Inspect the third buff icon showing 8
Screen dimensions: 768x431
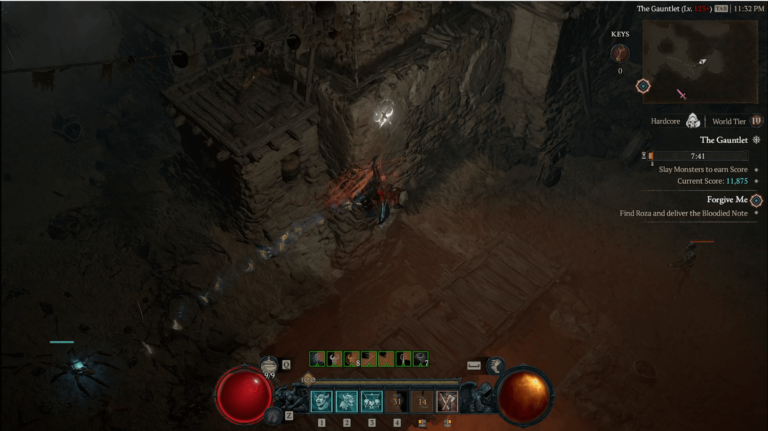coord(351,358)
